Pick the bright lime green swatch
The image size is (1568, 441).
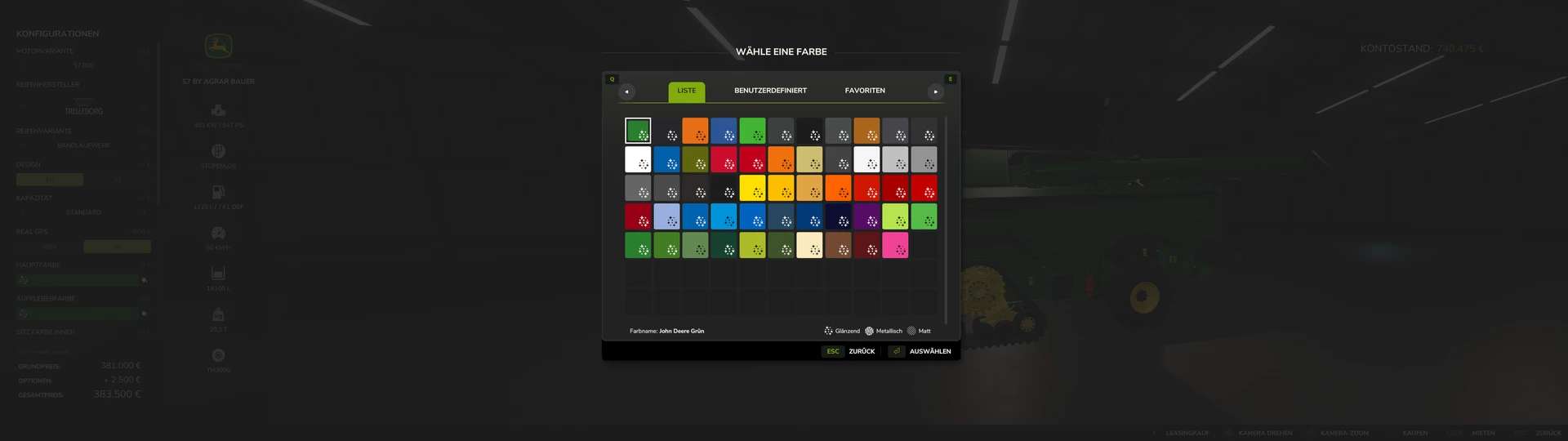(895, 216)
